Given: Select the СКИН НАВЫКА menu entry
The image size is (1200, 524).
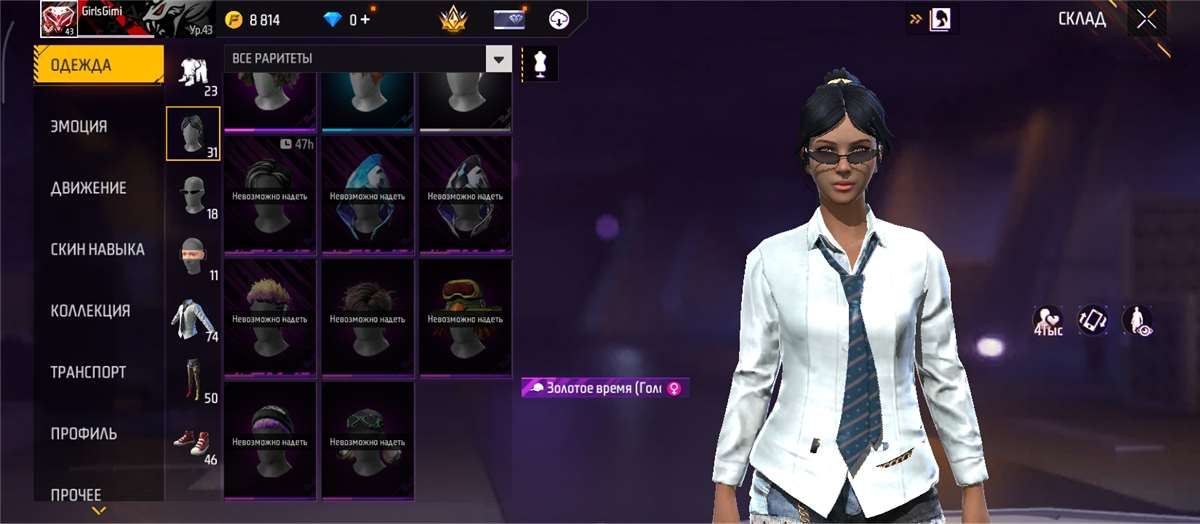Looking at the screenshot, I should [97, 249].
